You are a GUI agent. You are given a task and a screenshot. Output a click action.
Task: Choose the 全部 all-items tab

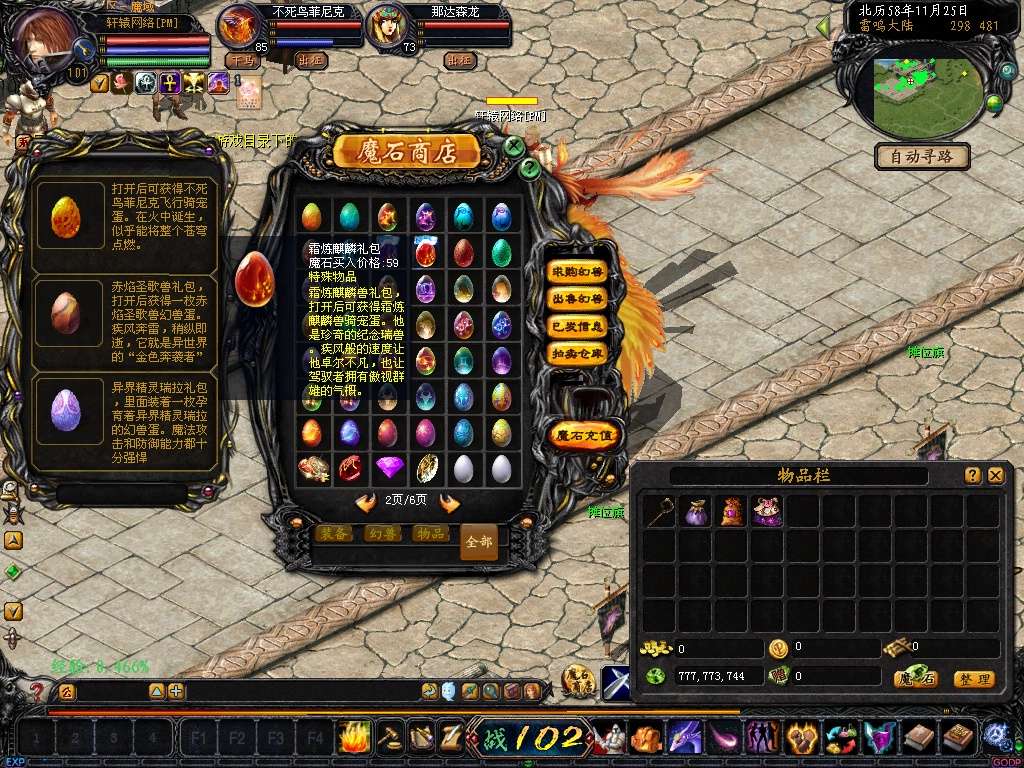click(x=479, y=541)
